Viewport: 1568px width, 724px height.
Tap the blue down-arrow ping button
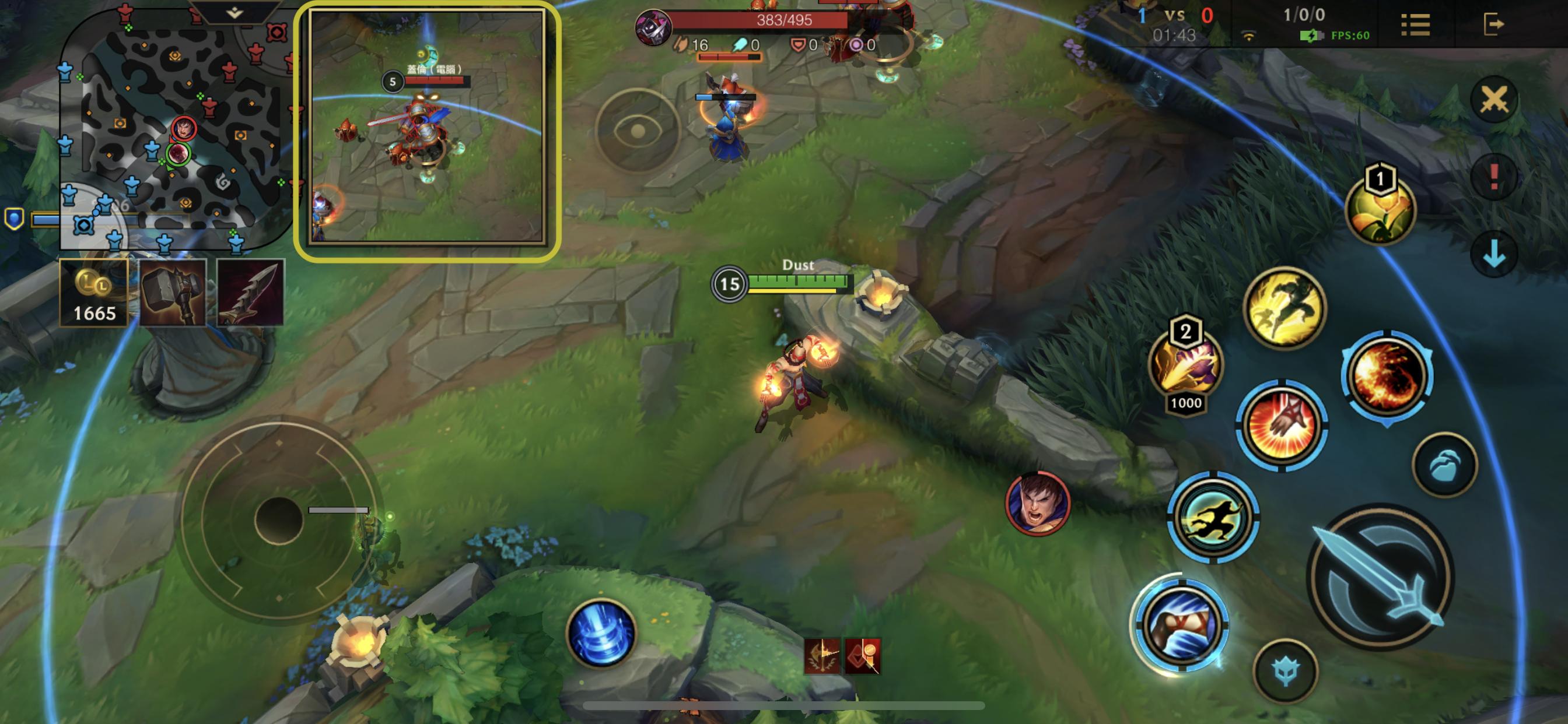[x=1494, y=254]
